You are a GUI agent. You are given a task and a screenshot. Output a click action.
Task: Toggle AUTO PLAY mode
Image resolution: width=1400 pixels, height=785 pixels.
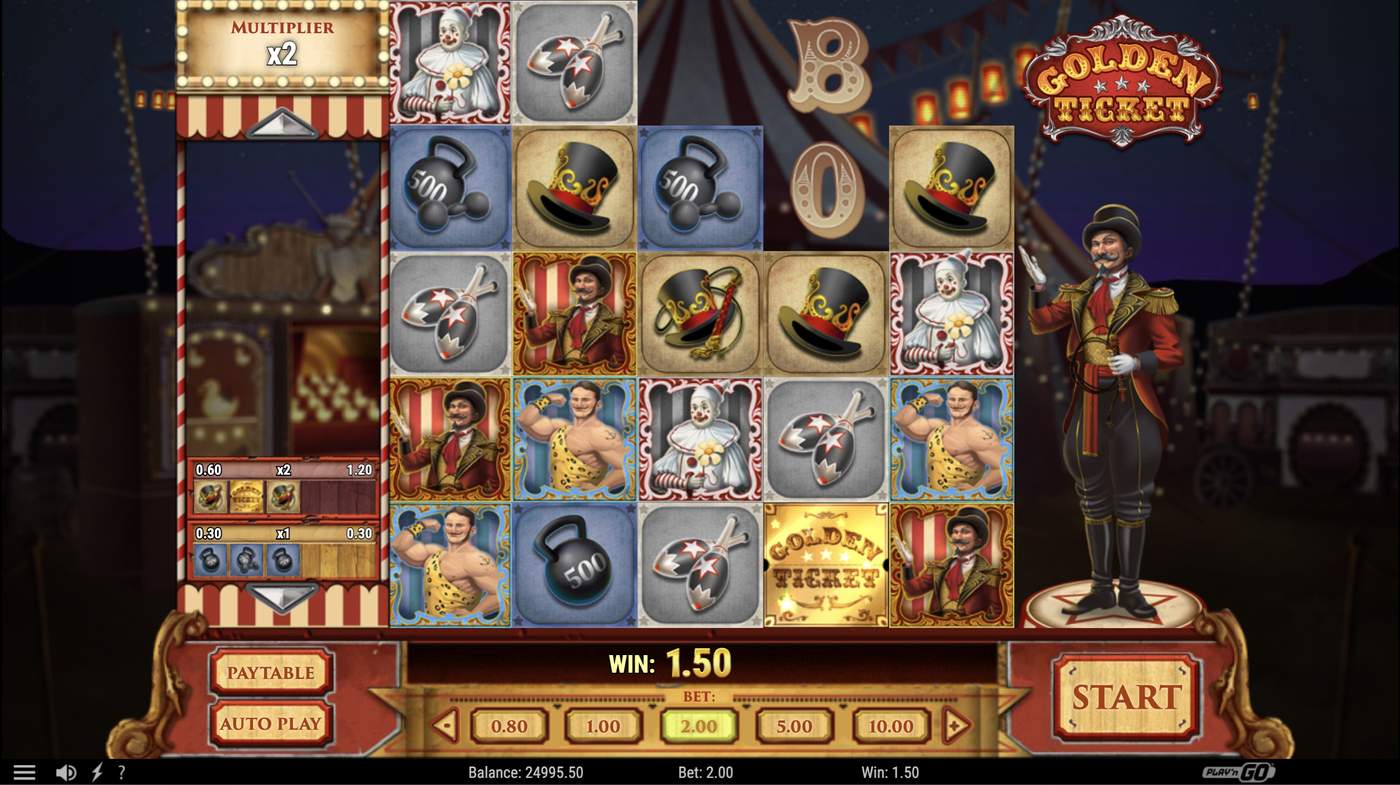pos(270,723)
